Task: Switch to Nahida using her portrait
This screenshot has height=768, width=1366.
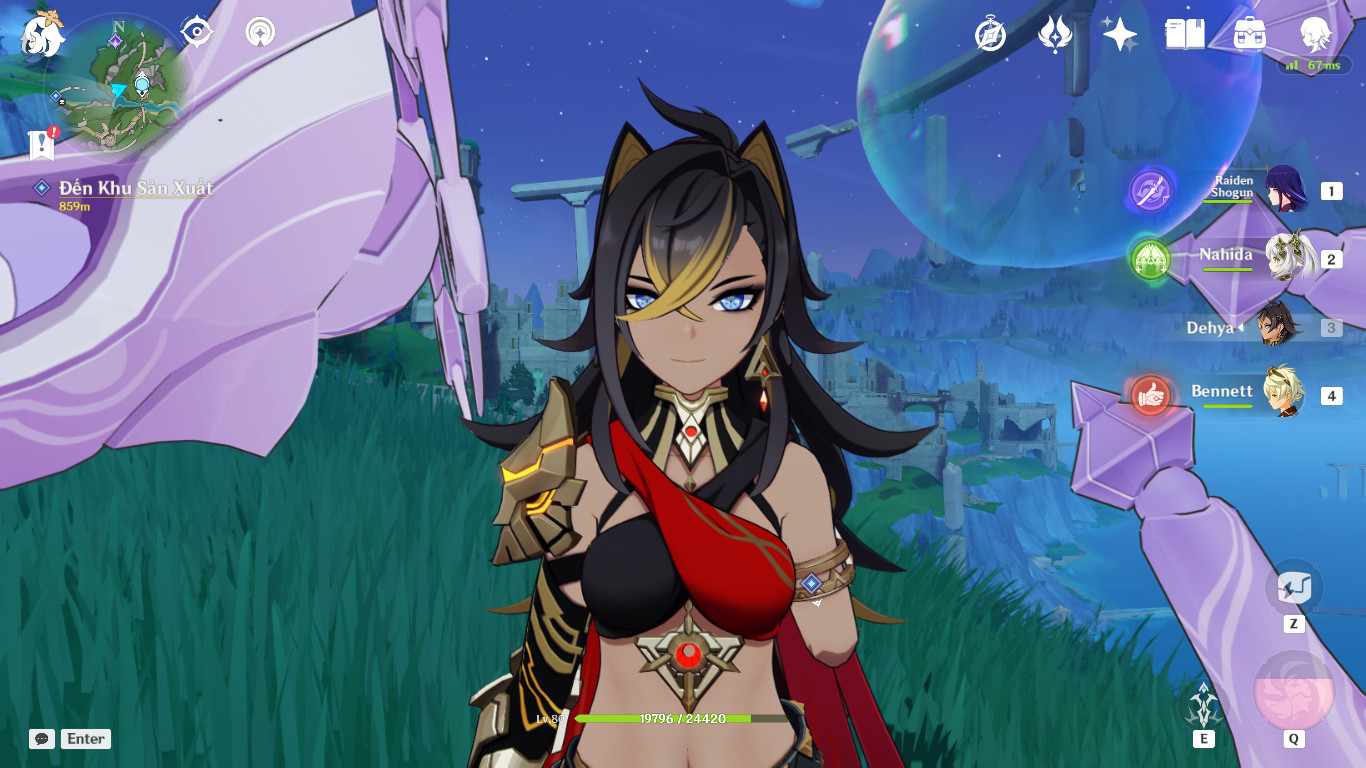Action: pyautogui.click(x=1286, y=258)
